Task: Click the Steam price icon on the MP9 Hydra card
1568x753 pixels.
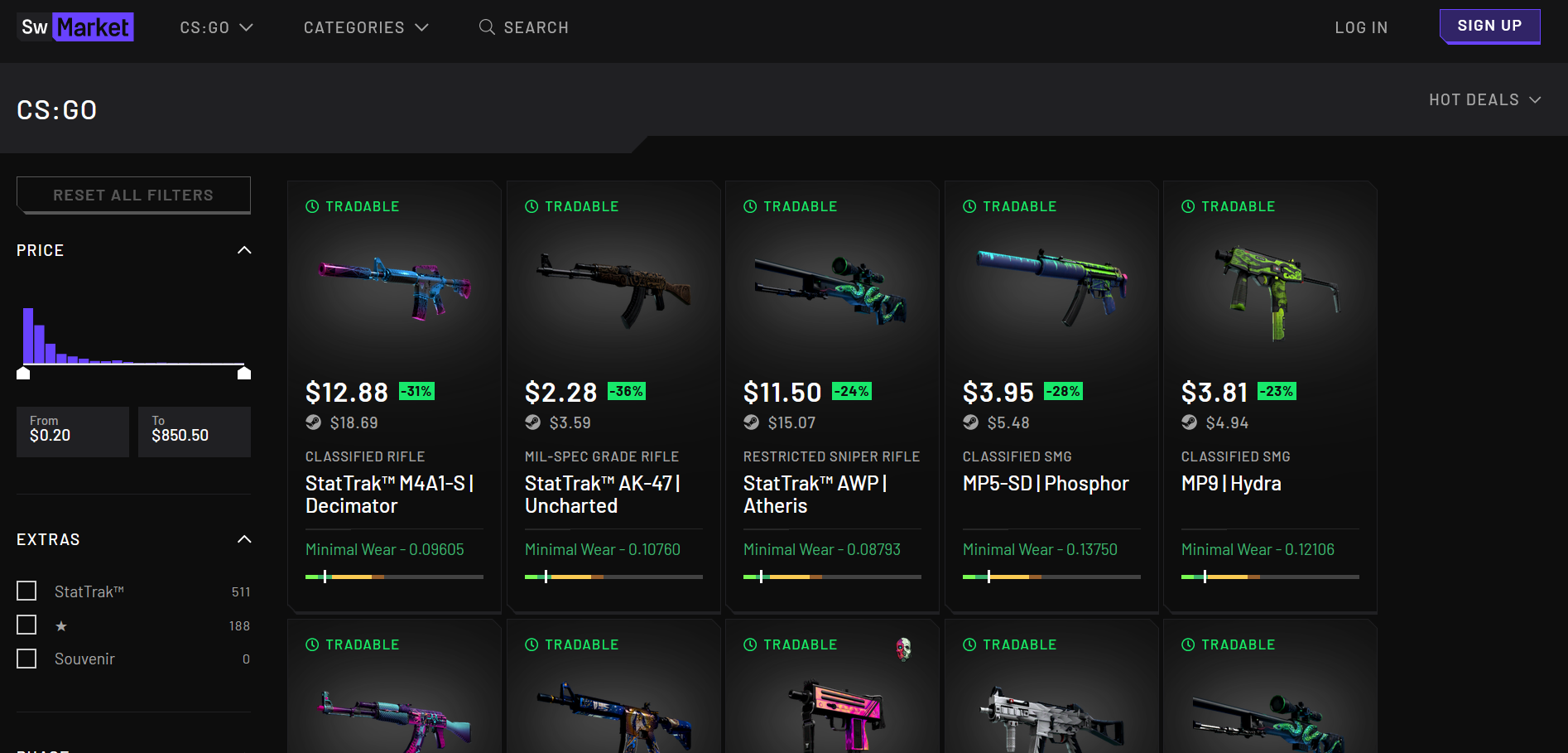Action: coord(1189,422)
